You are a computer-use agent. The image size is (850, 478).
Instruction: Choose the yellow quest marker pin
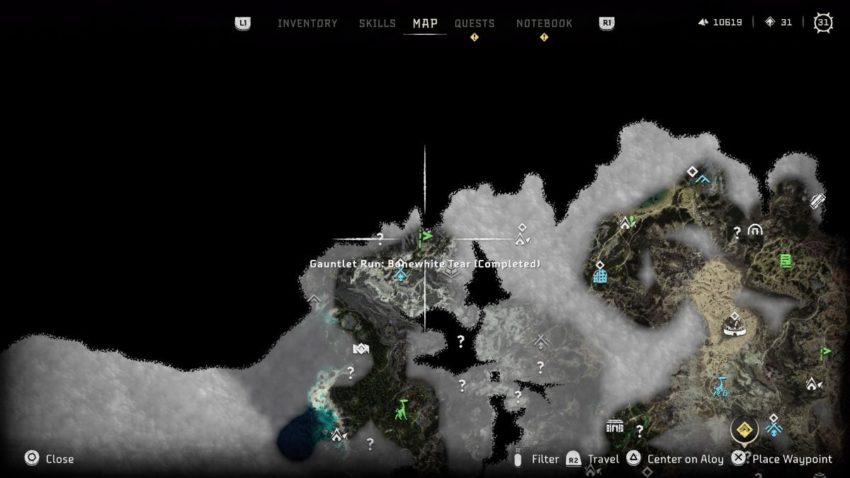743,430
